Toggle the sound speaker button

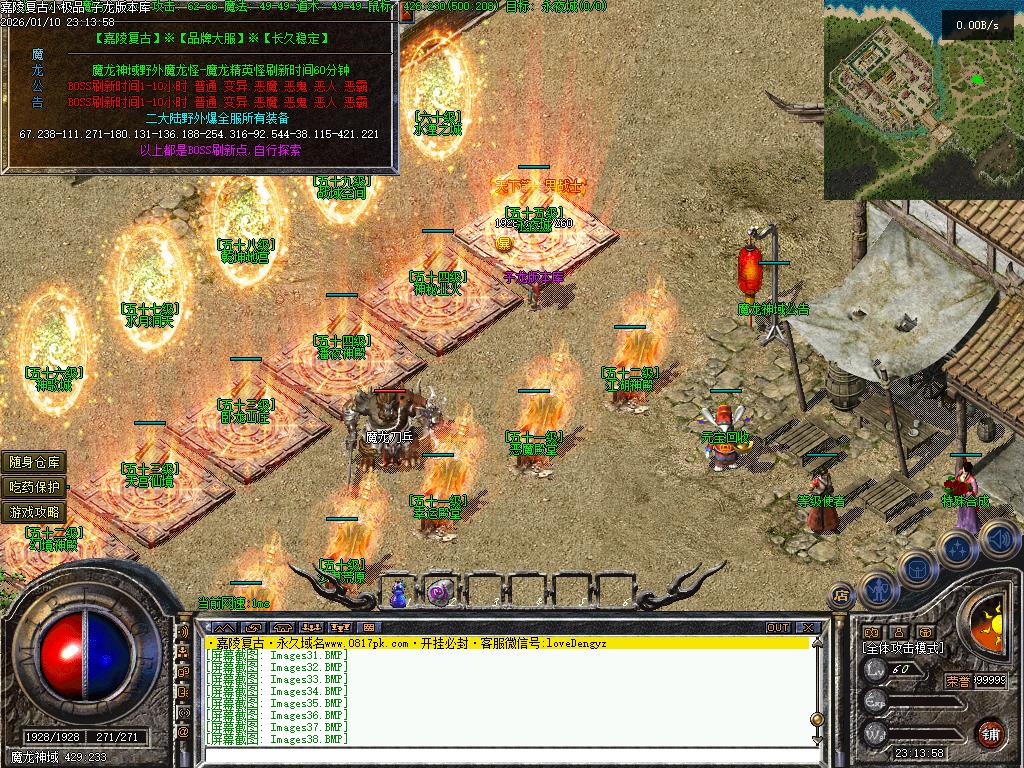pos(999,540)
